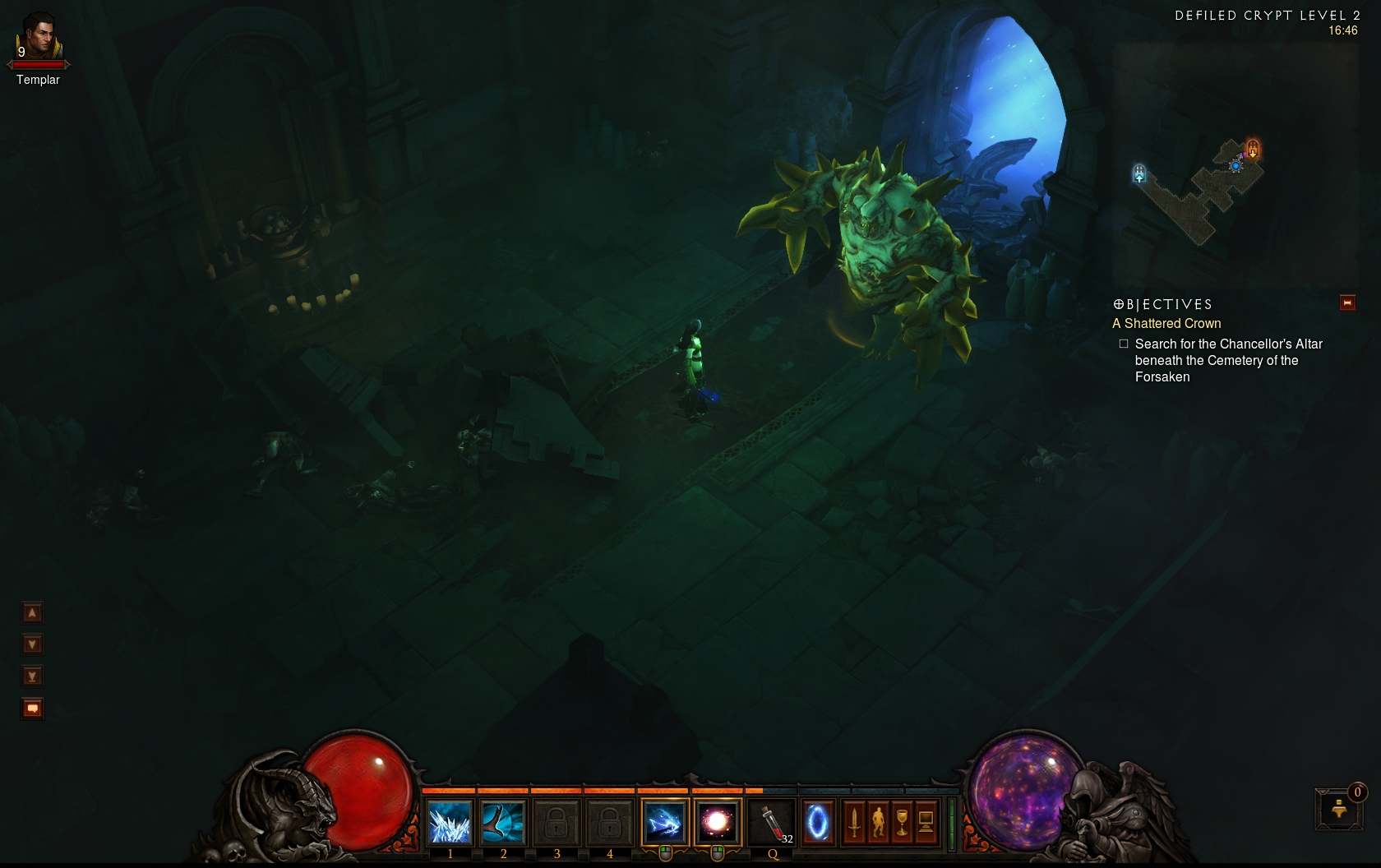Use the skill in hotbar slot 2

pos(503,822)
